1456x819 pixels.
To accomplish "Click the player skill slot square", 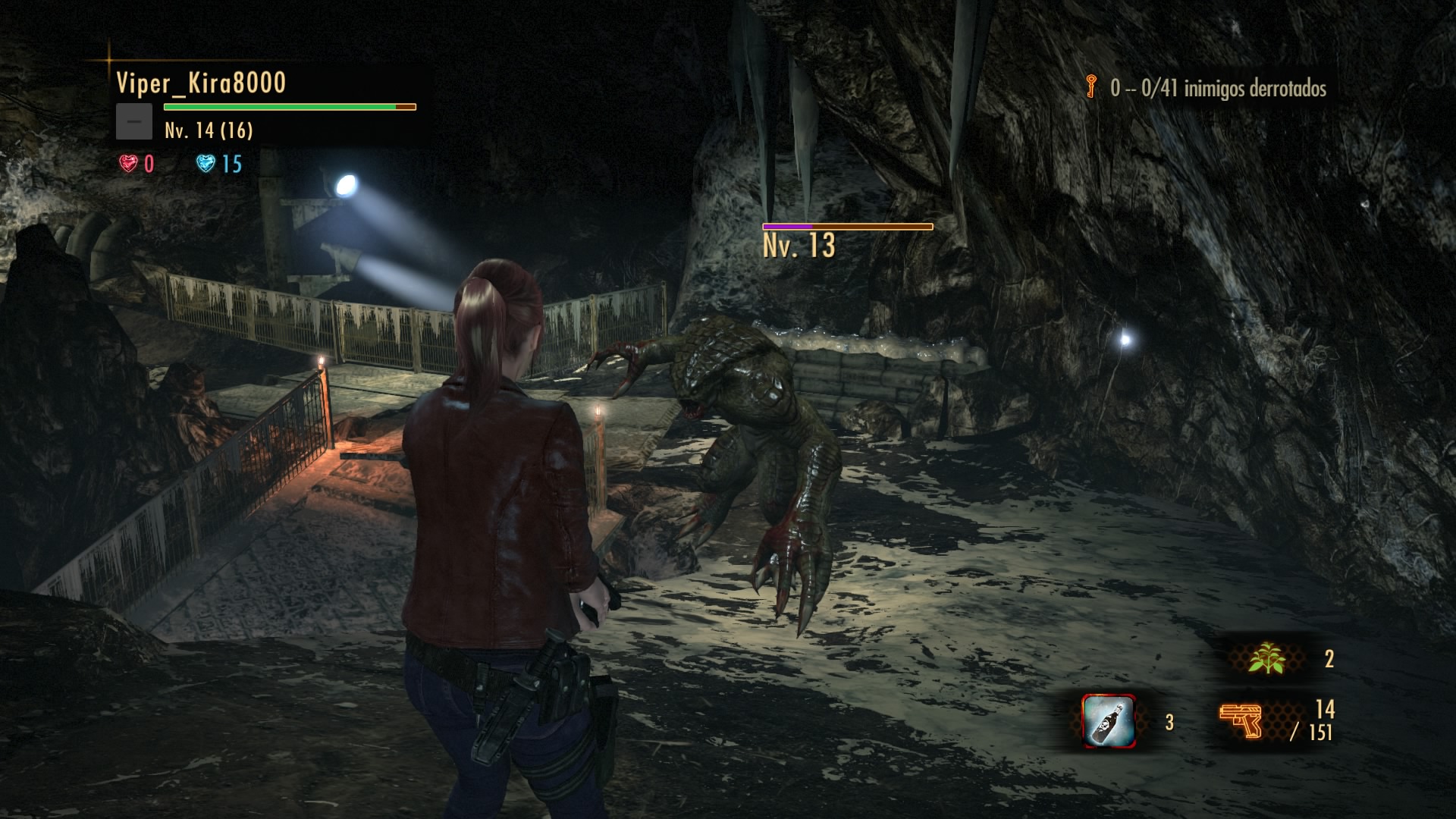I will [134, 121].
